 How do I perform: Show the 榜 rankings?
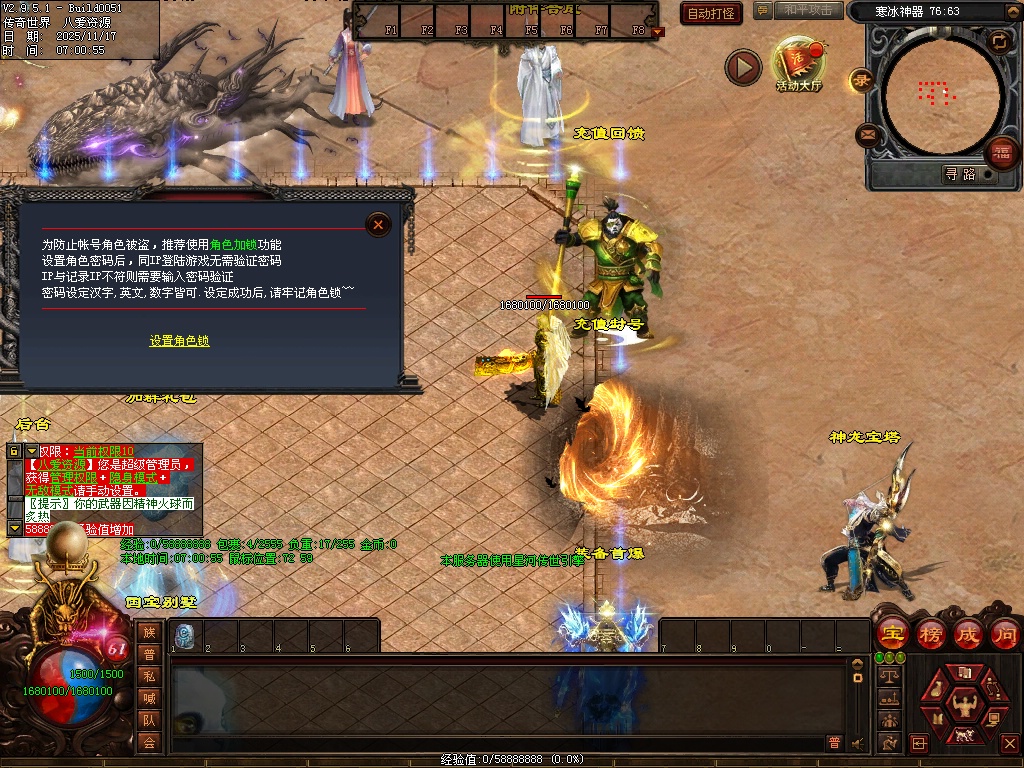tap(930, 633)
